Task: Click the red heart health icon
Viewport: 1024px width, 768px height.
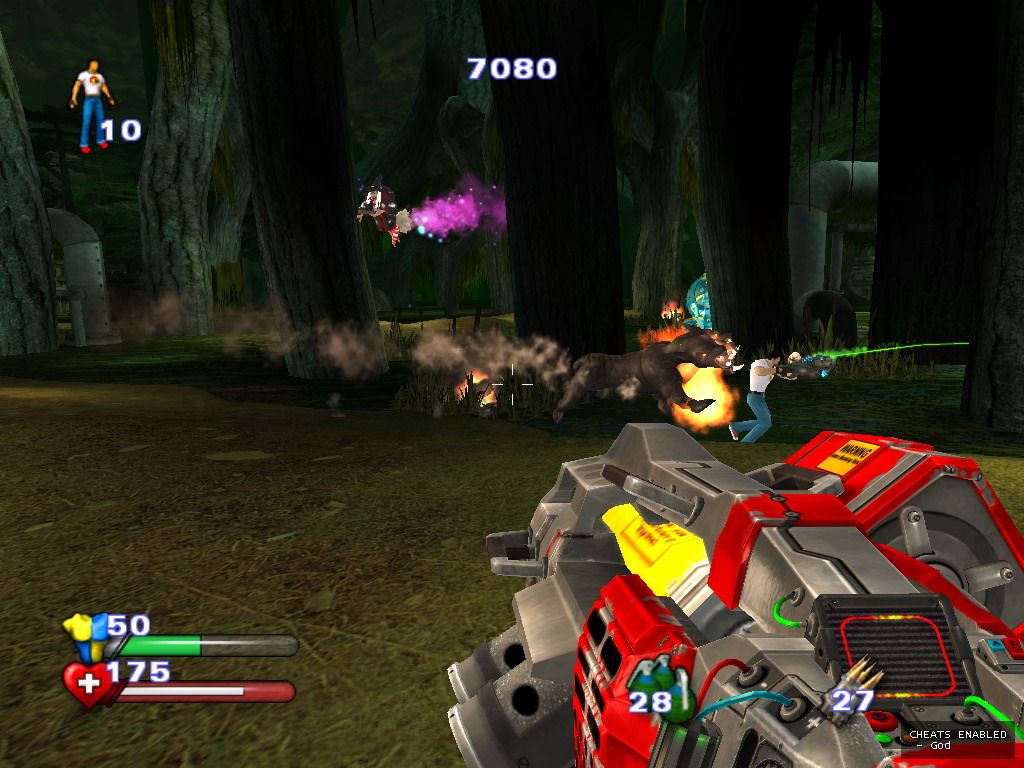Action: point(87,684)
